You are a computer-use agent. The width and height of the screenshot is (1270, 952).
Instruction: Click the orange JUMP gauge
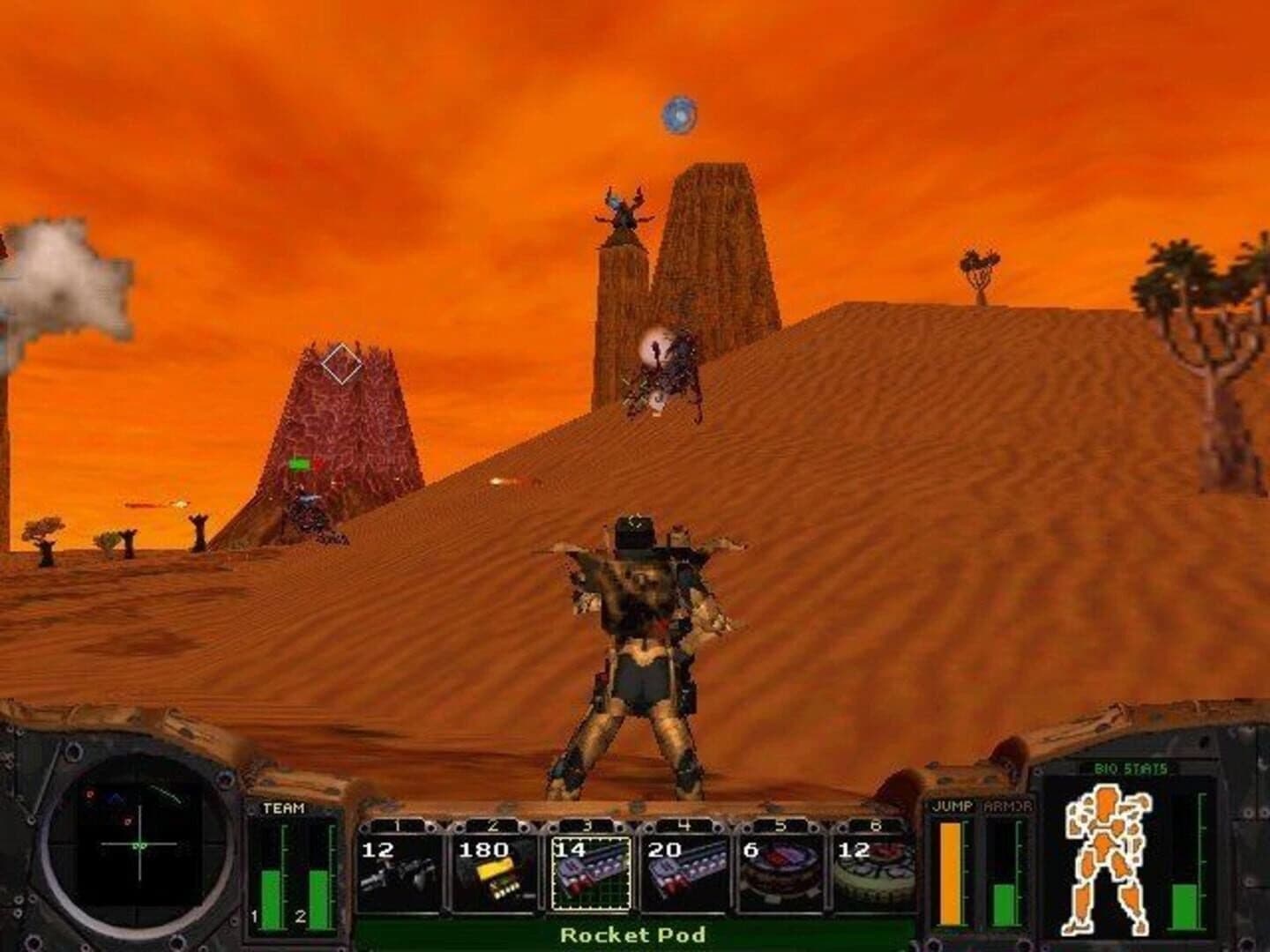(949, 873)
